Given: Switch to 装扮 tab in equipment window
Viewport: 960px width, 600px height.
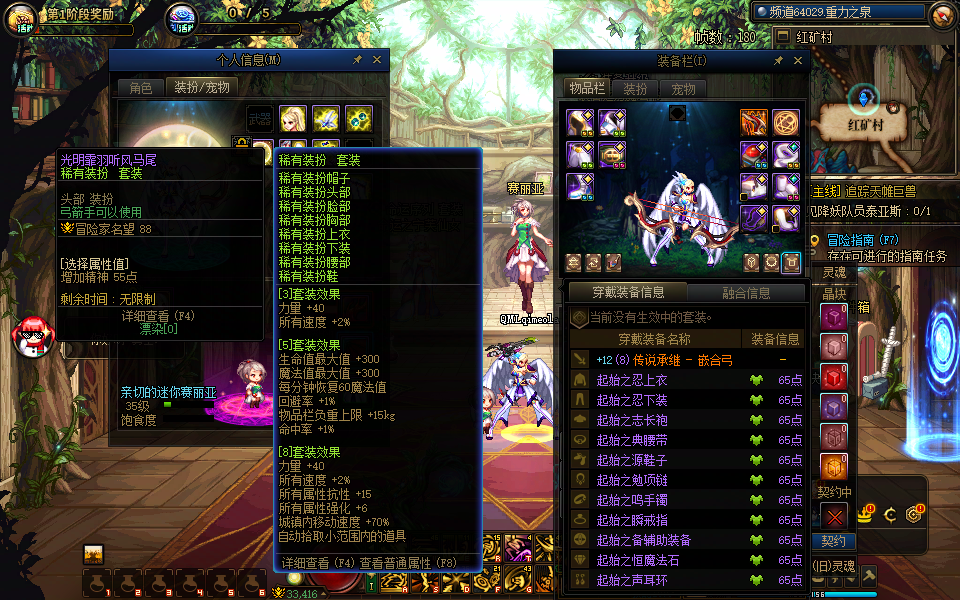Looking at the screenshot, I should [x=636, y=89].
